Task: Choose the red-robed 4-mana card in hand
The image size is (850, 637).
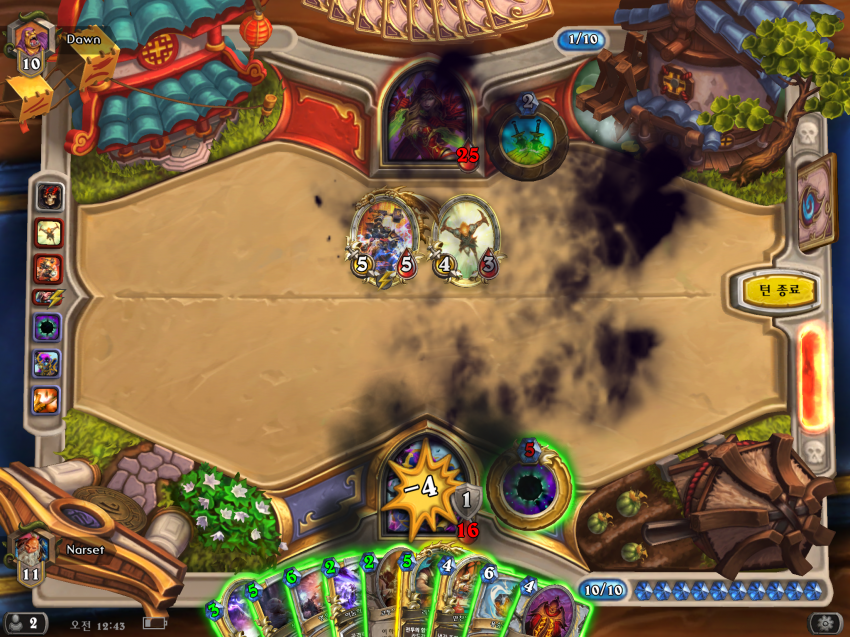Action: pyautogui.click(x=548, y=612)
